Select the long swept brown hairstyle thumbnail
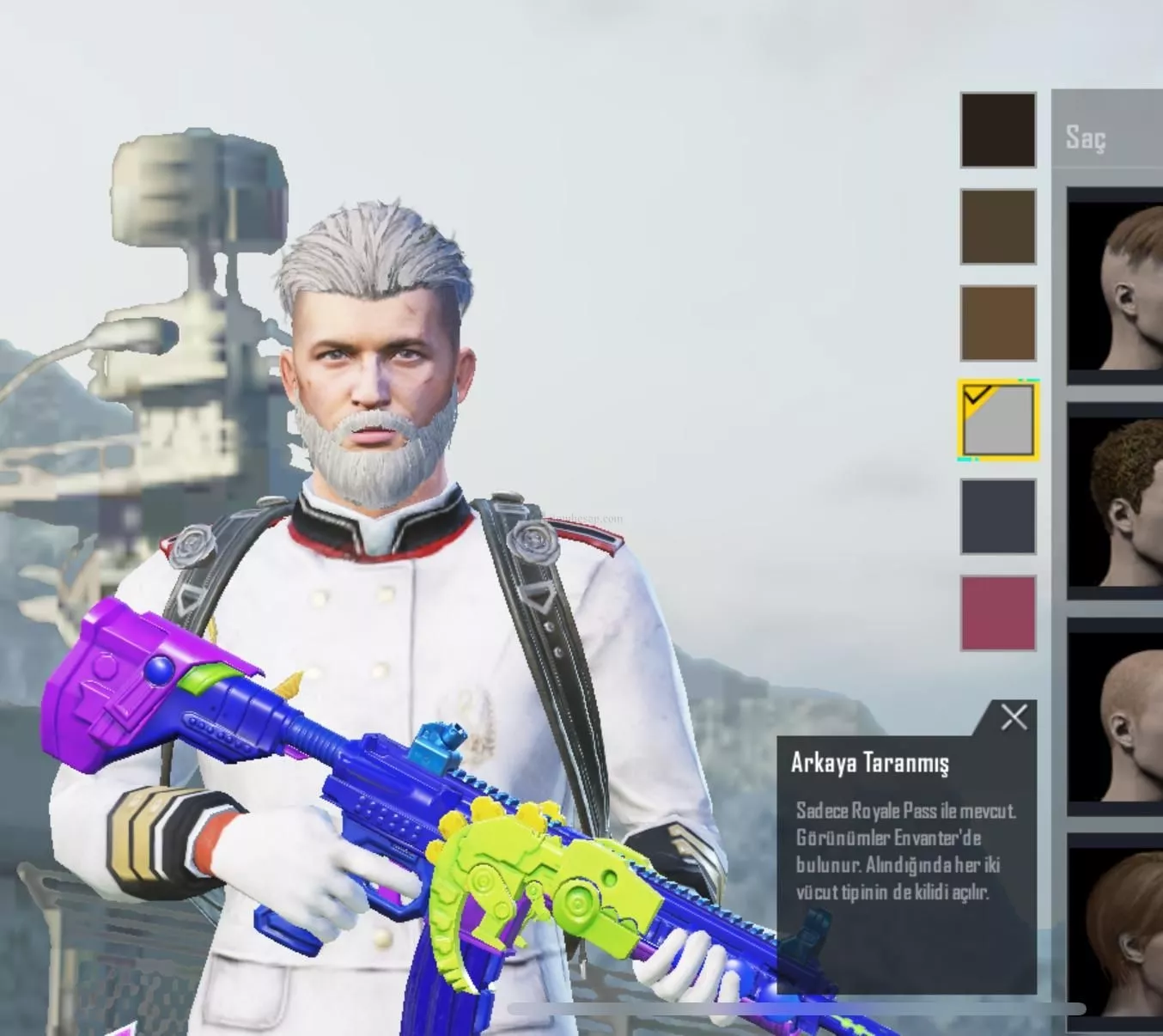 (x=1117, y=928)
